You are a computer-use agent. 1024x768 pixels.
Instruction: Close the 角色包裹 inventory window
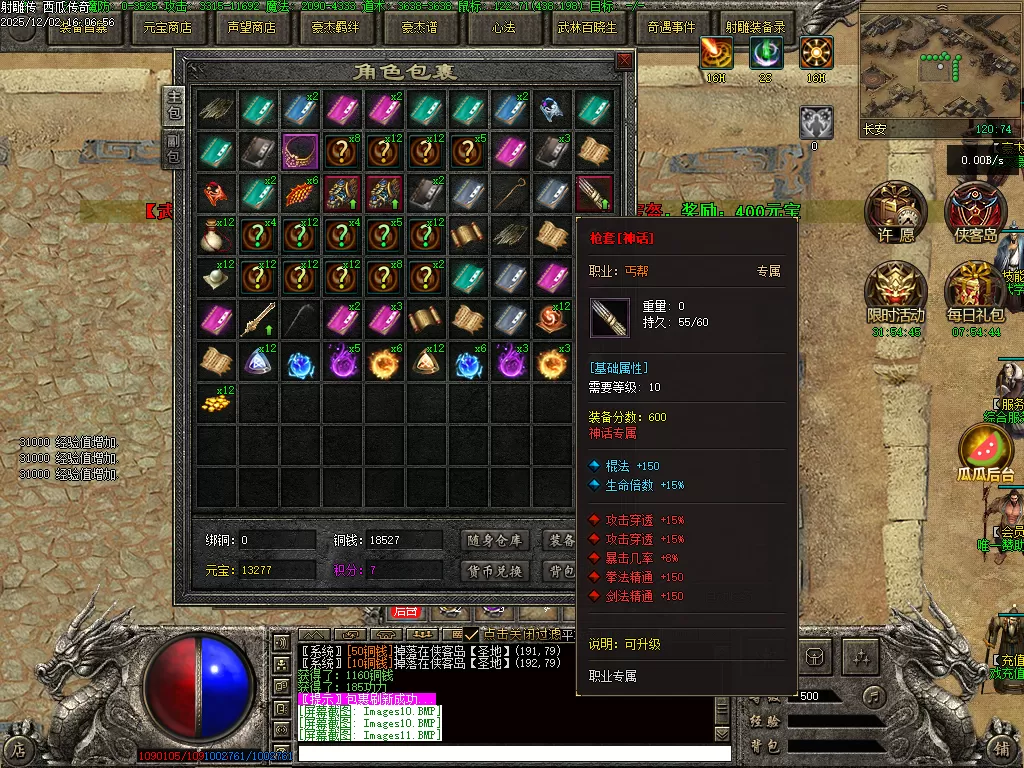click(x=625, y=60)
